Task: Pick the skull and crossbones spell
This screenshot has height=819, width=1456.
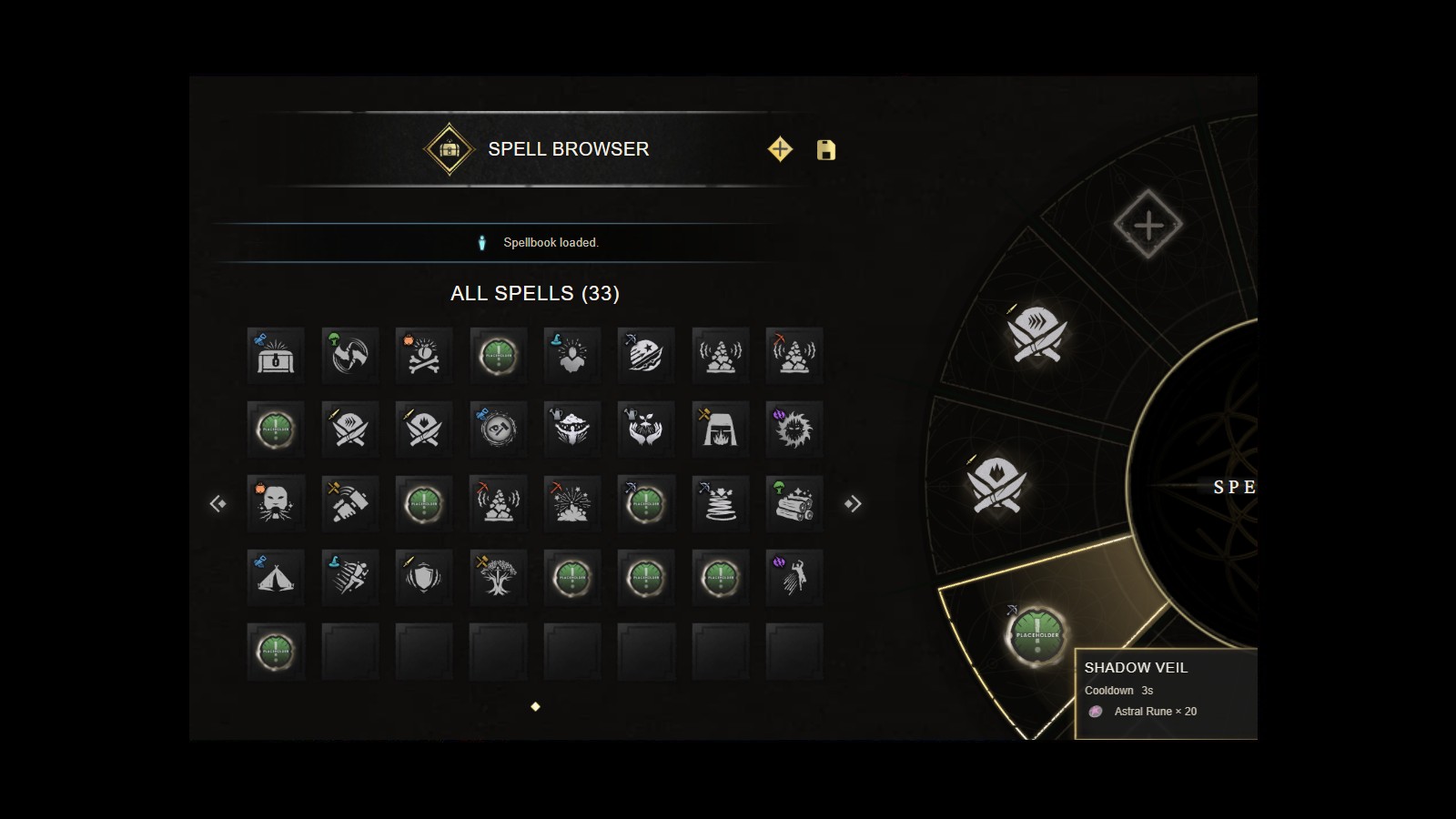Action: [424, 355]
